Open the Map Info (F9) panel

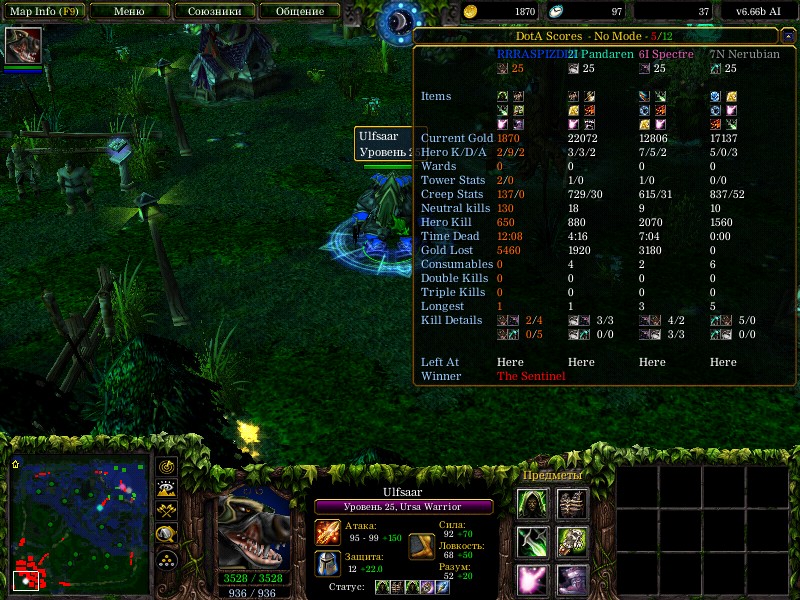point(43,12)
